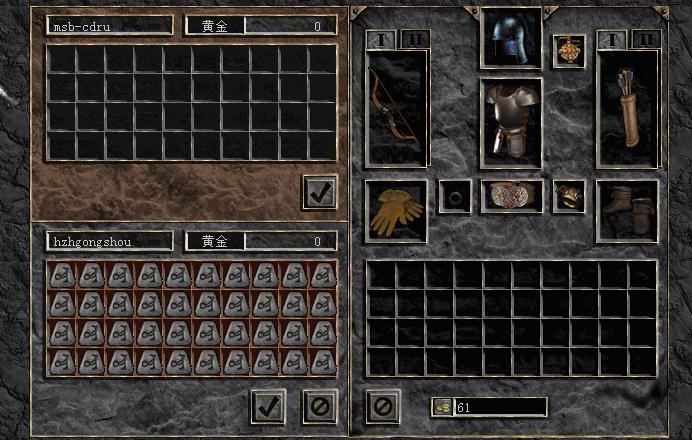Choose weapon set I above the bow
This screenshot has height=440, width=692.
(381, 39)
